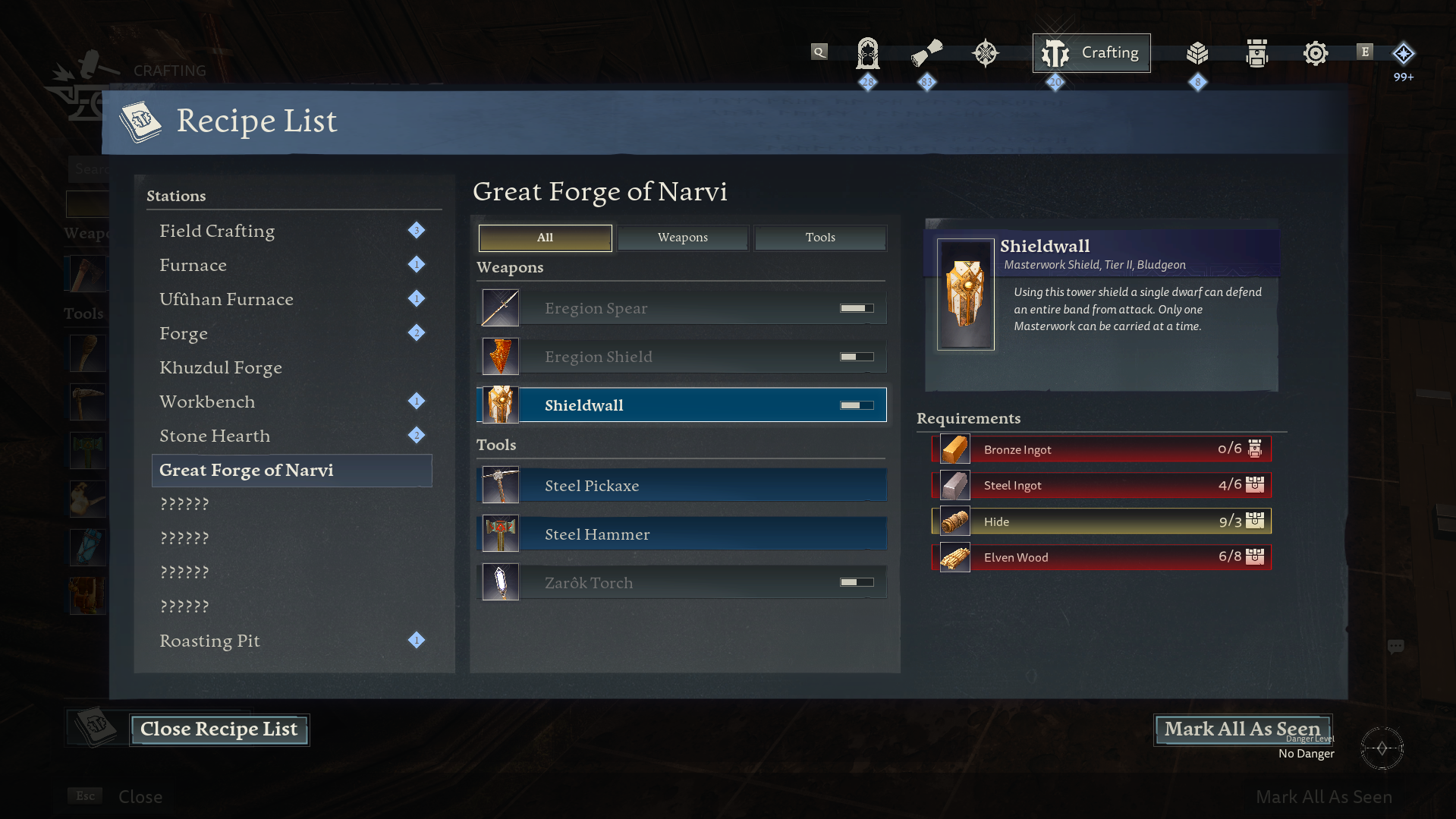Open the settings gear icon
Viewport: 1456px width, 819px height.
(1315, 52)
